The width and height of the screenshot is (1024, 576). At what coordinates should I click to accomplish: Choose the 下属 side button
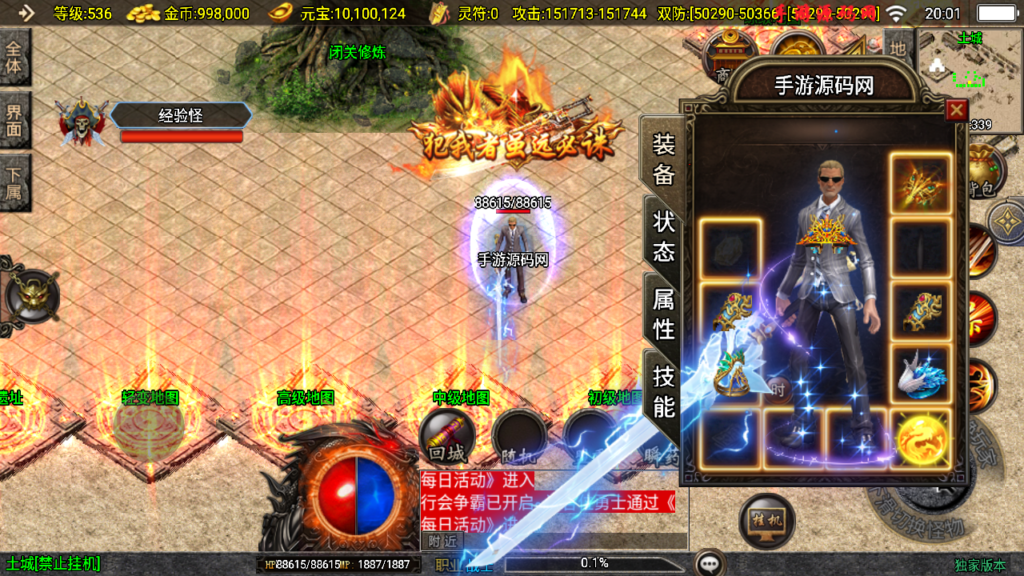pyautogui.click(x=15, y=180)
